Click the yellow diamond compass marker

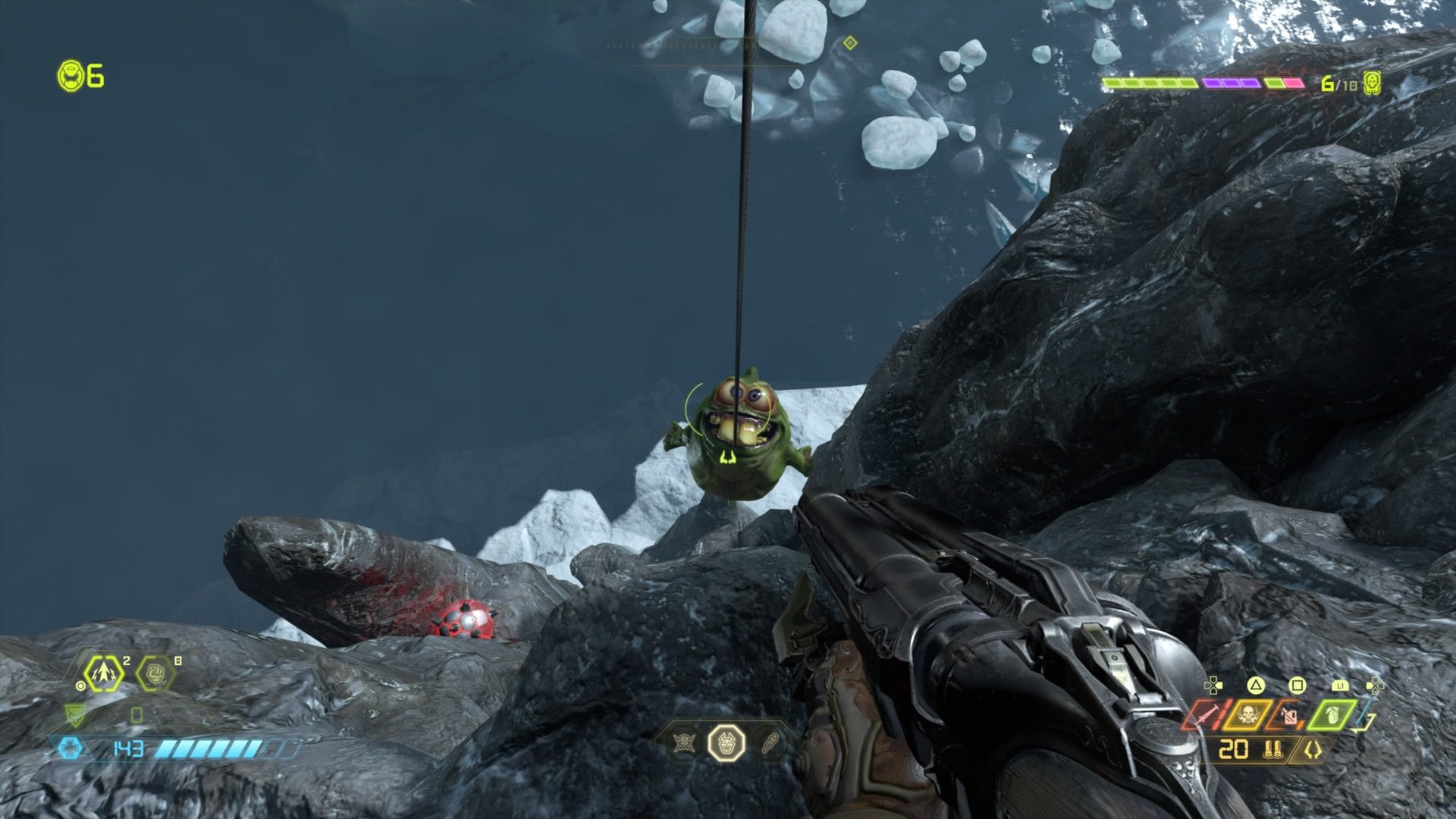point(850,43)
